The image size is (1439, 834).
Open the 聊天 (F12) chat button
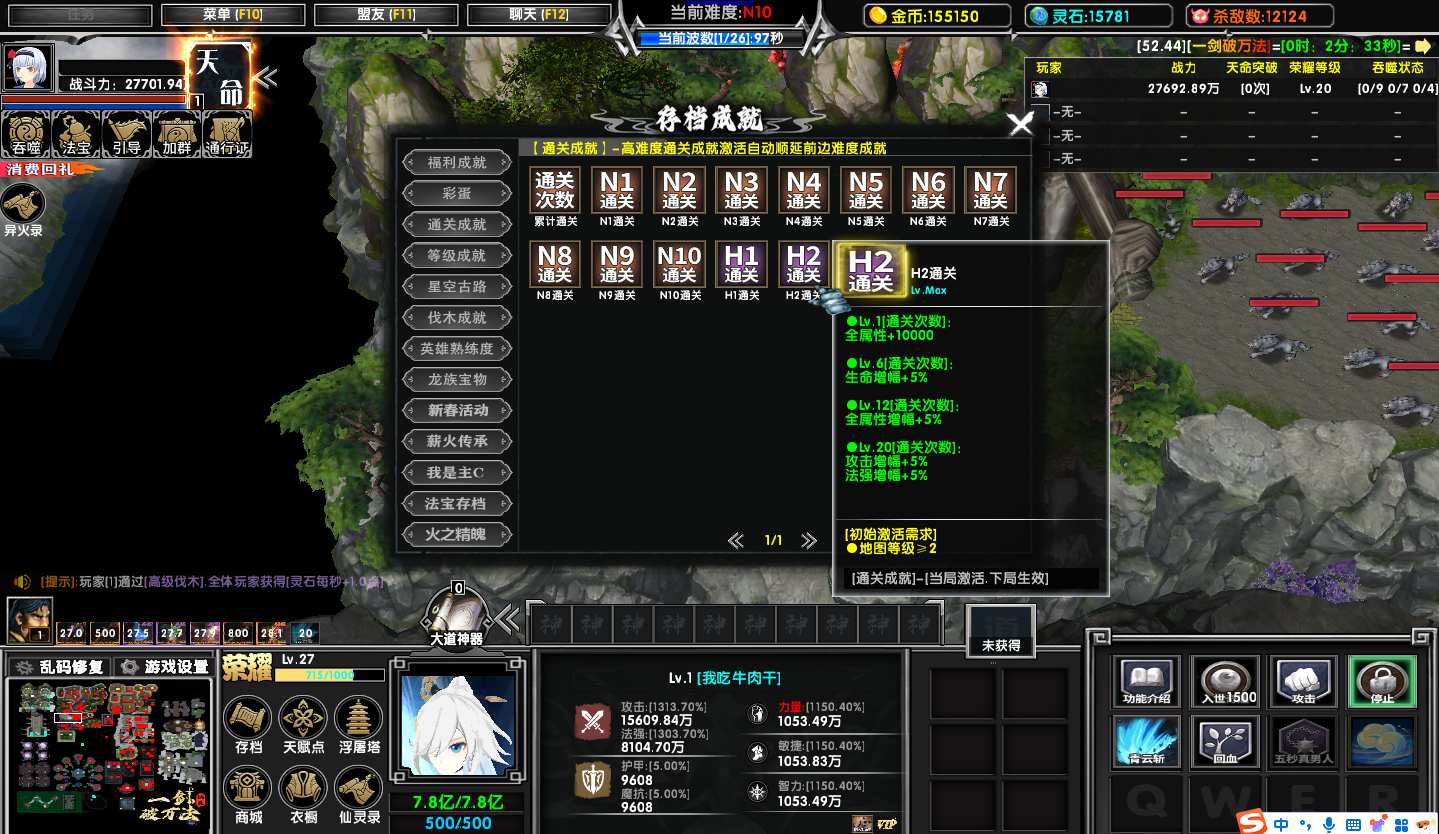click(x=538, y=15)
